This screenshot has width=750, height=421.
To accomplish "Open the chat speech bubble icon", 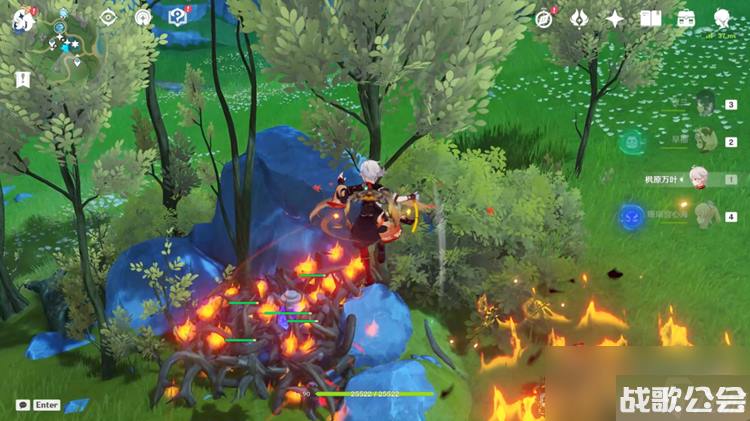I will click(22, 405).
